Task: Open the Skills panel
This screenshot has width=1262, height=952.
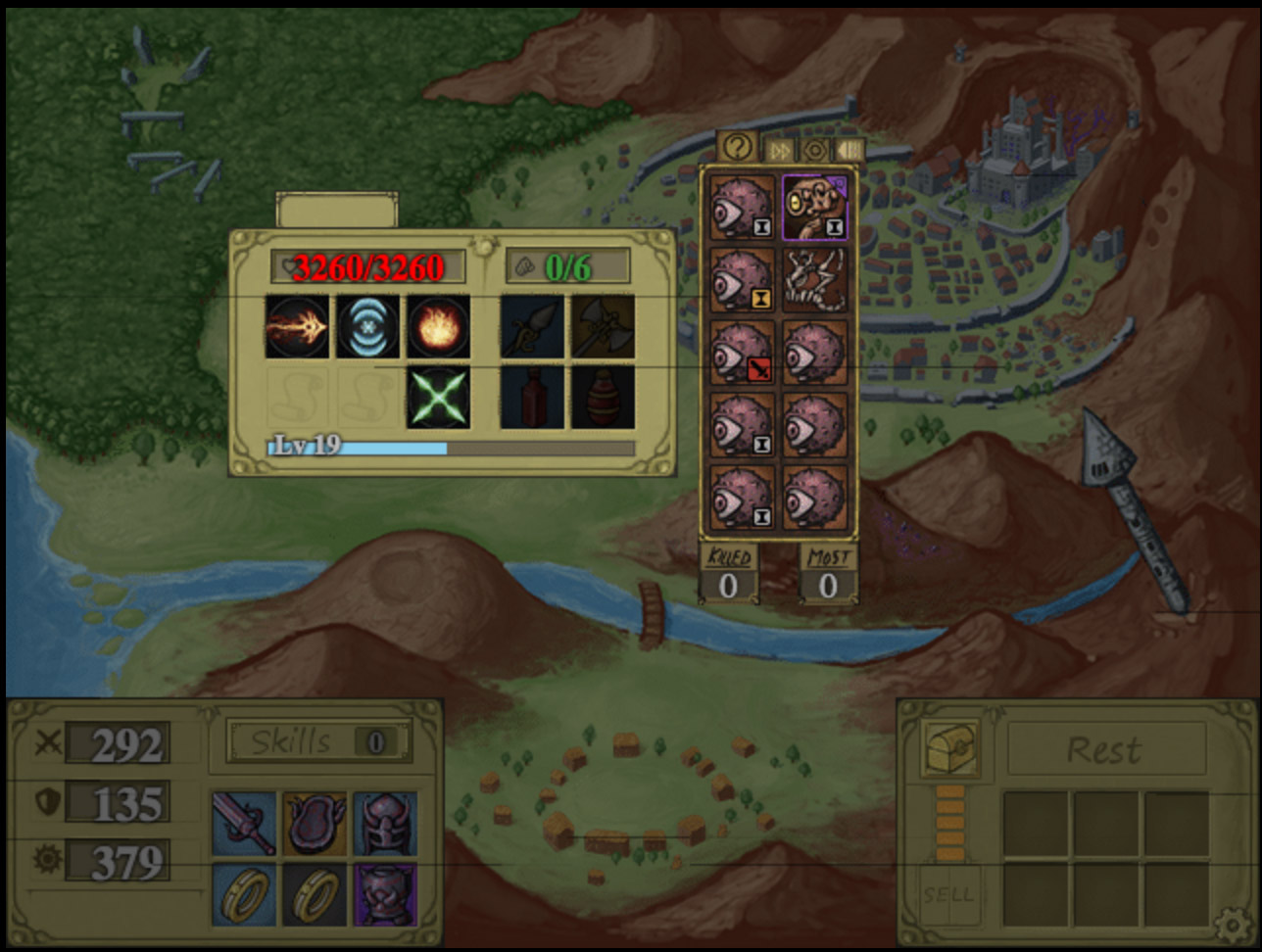Action: 318,741
